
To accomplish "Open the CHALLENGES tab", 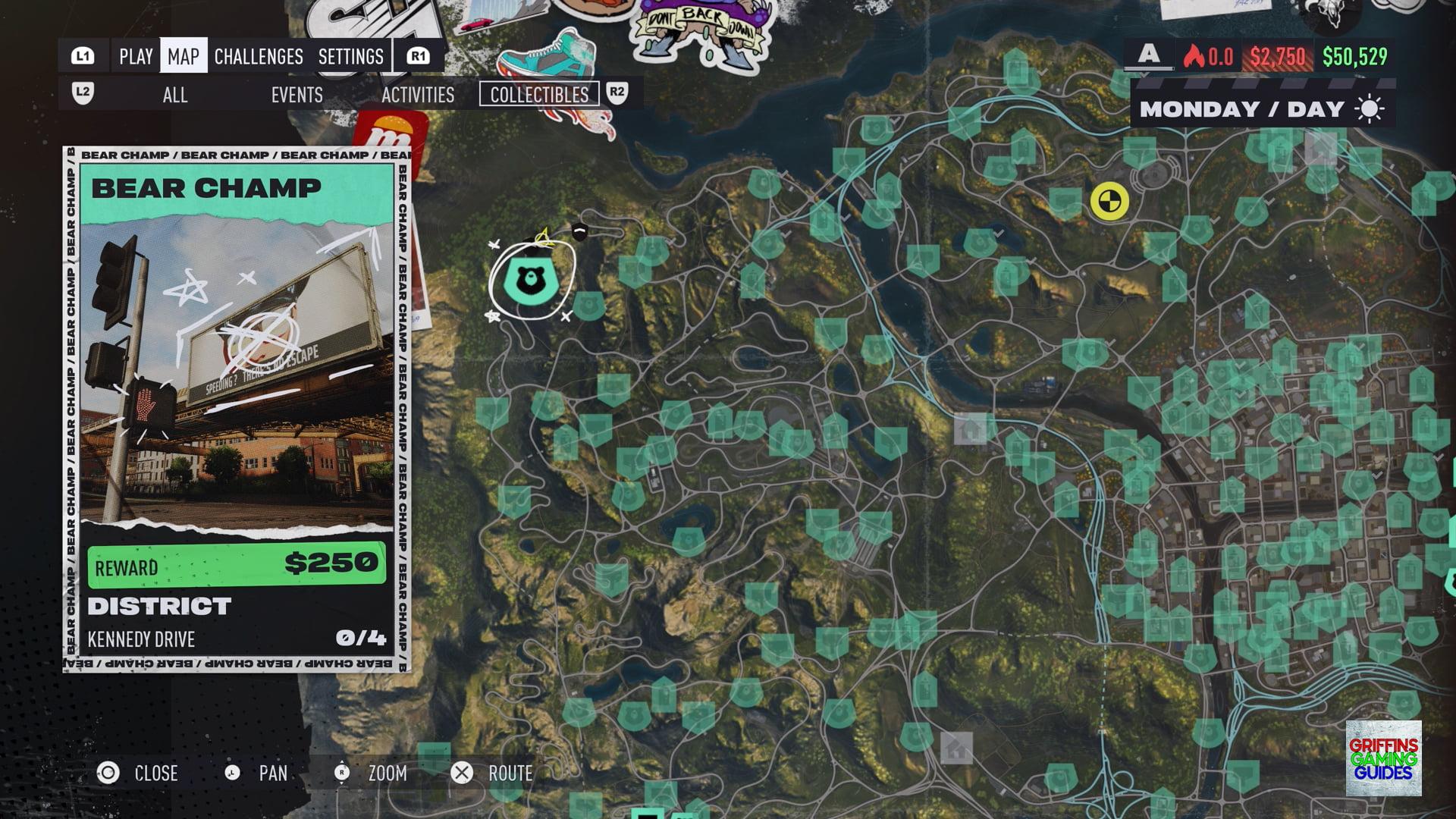I will [x=258, y=56].
